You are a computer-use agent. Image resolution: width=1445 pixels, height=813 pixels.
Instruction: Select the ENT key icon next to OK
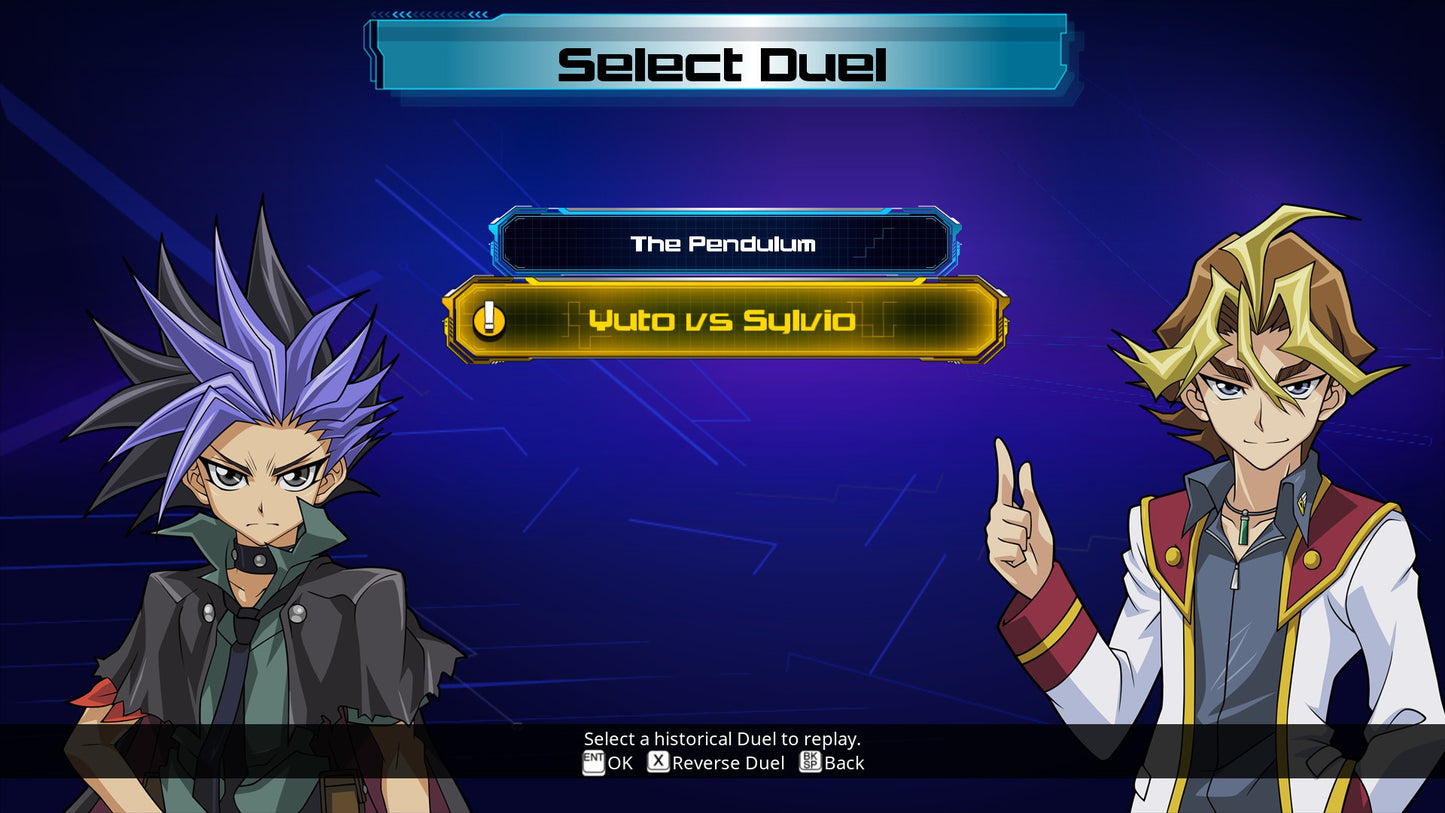[595, 763]
